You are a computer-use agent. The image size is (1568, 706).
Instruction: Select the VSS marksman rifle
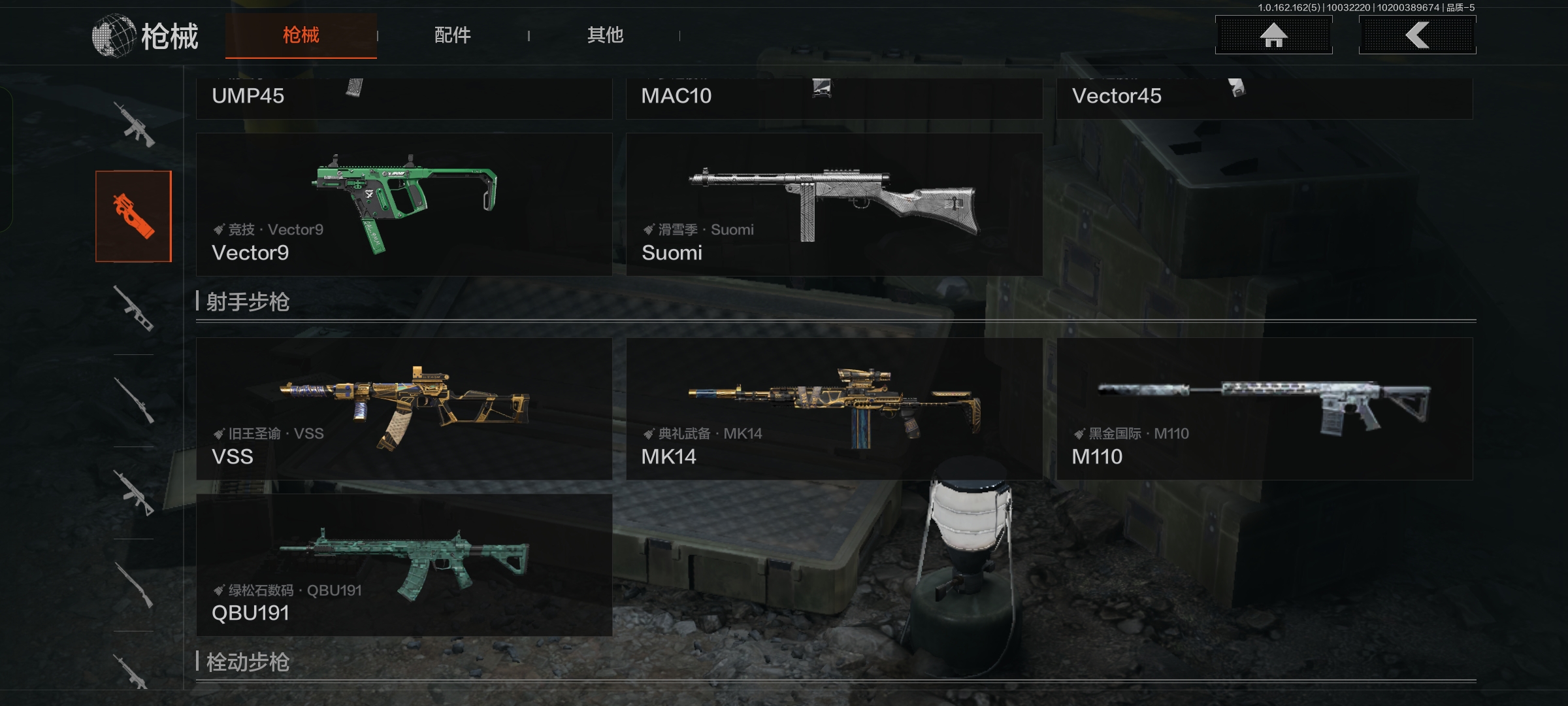pos(404,409)
